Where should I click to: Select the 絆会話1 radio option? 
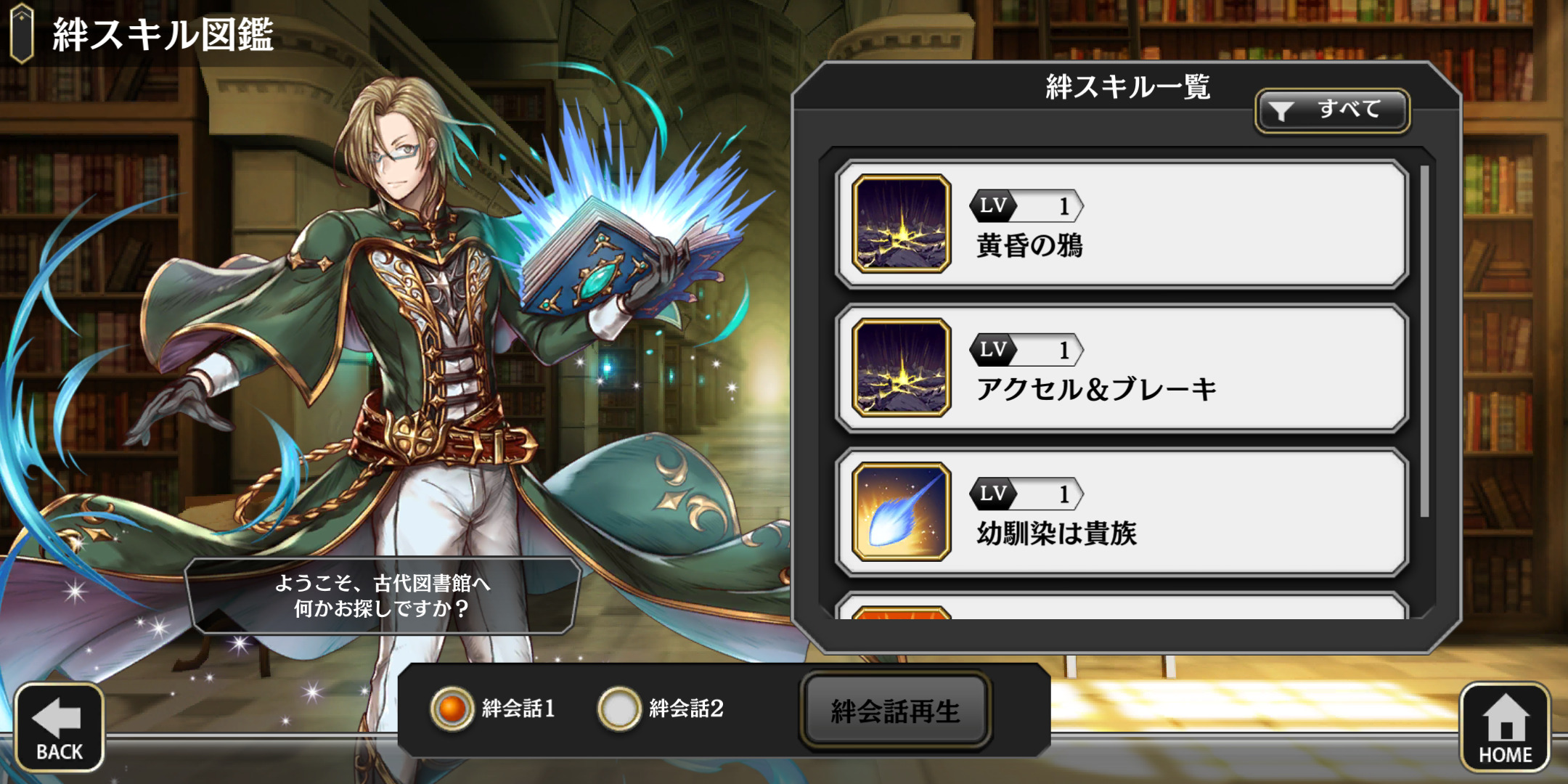tap(452, 709)
